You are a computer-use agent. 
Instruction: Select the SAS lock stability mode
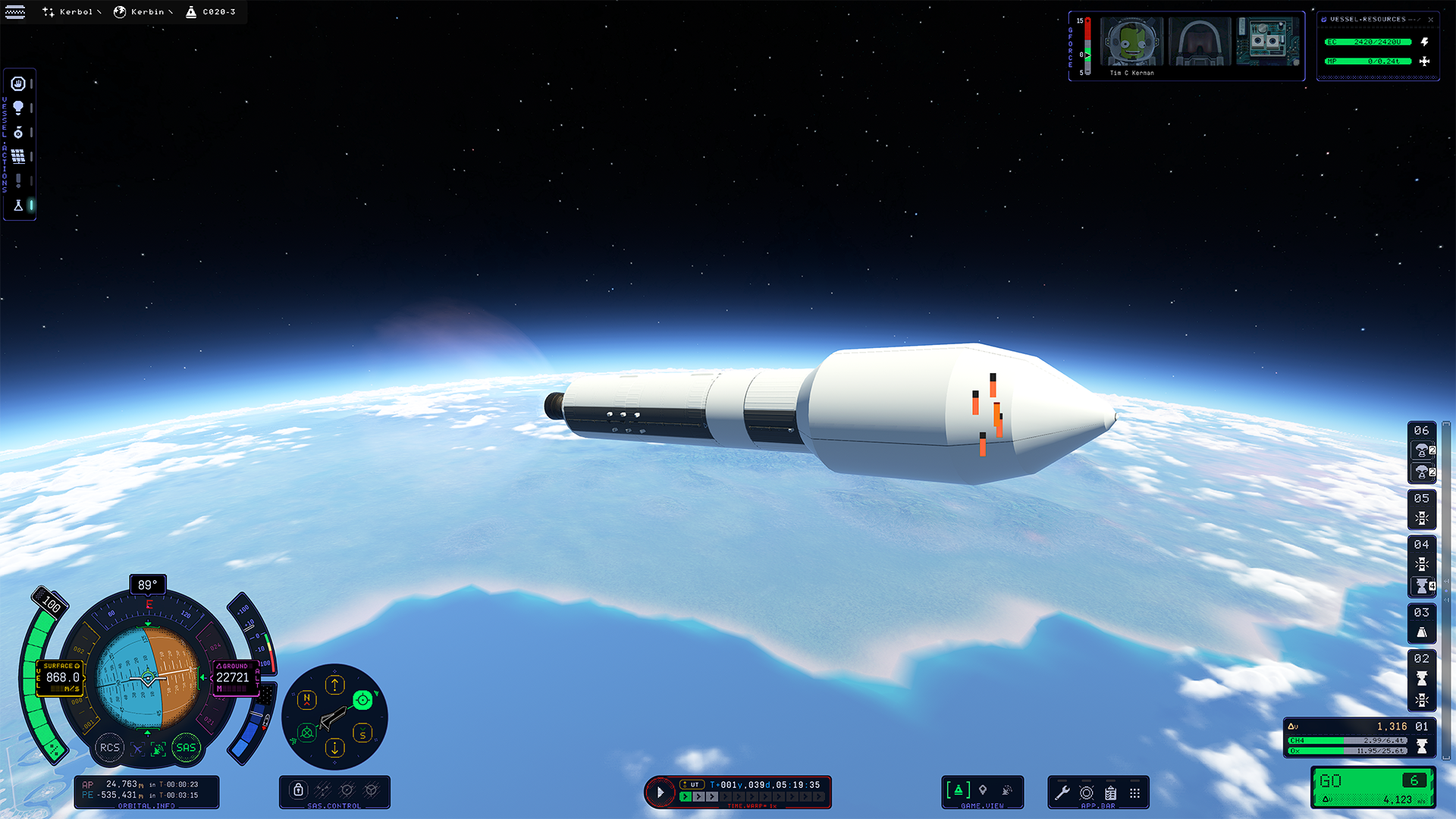299,790
